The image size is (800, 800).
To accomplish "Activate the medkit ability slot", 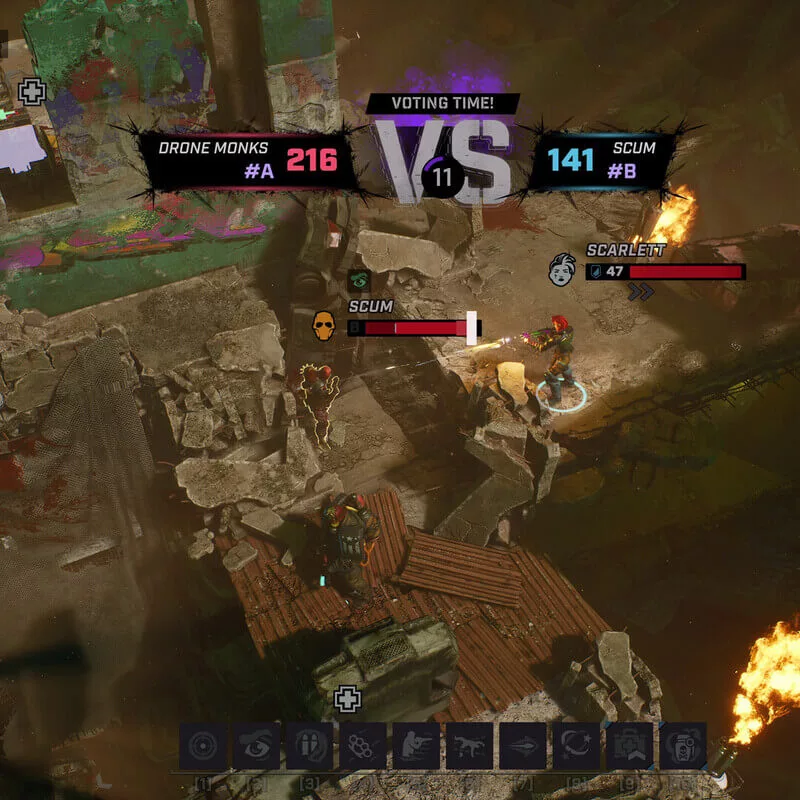I will 630,746.
